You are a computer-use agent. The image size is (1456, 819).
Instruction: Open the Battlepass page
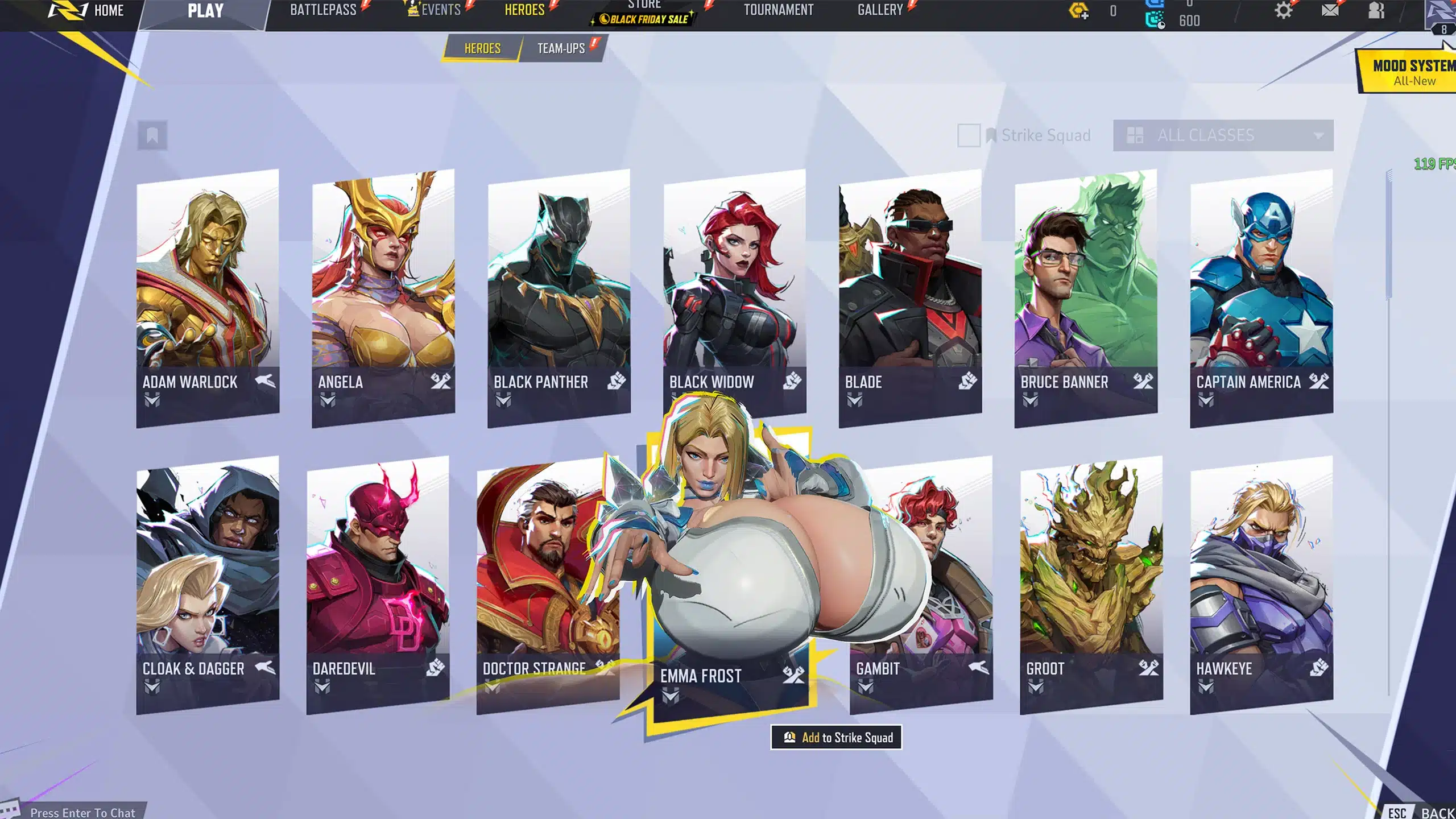(323, 10)
